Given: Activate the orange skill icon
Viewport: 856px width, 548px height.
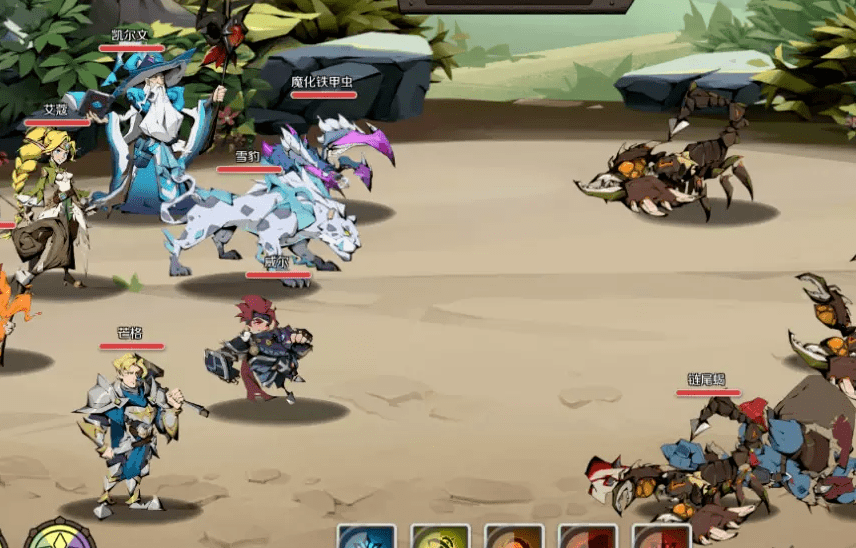Looking at the screenshot, I should tap(514, 536).
